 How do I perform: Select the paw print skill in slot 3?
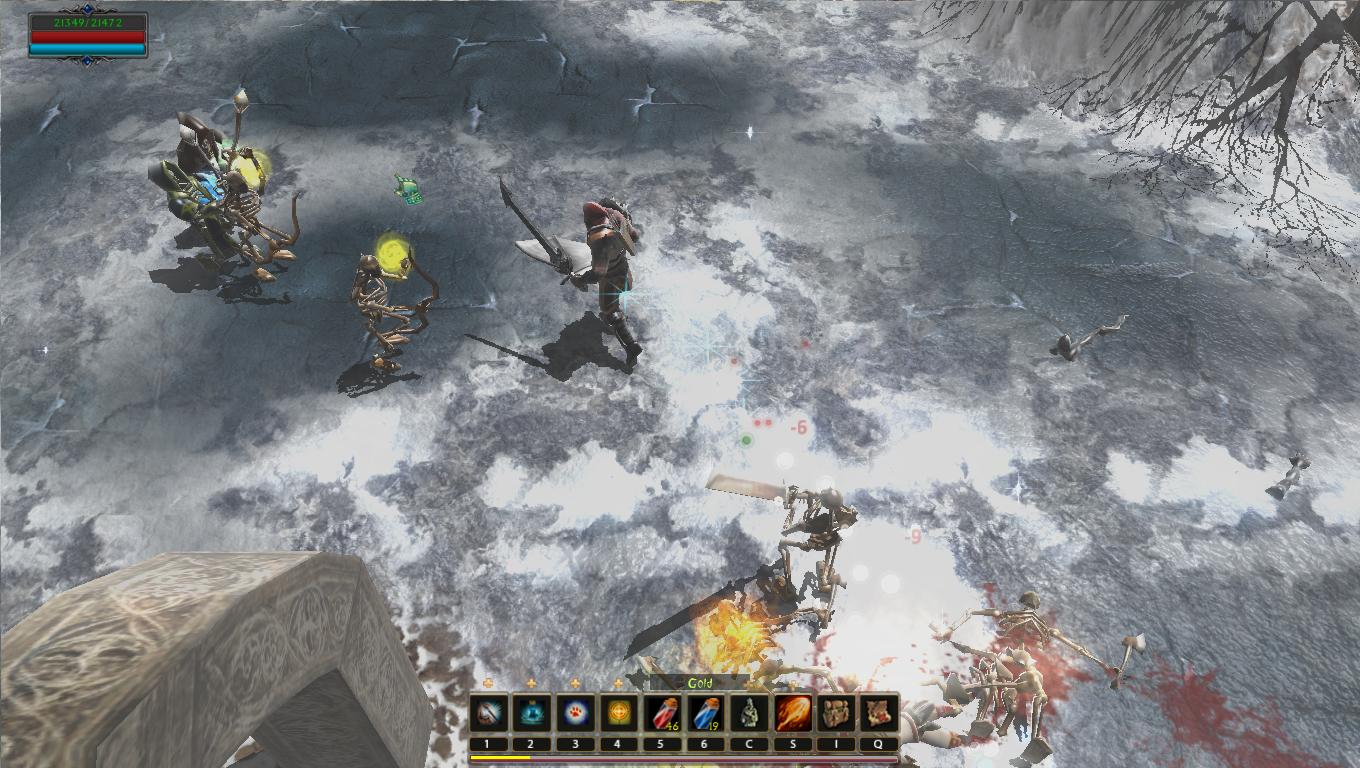(574, 714)
